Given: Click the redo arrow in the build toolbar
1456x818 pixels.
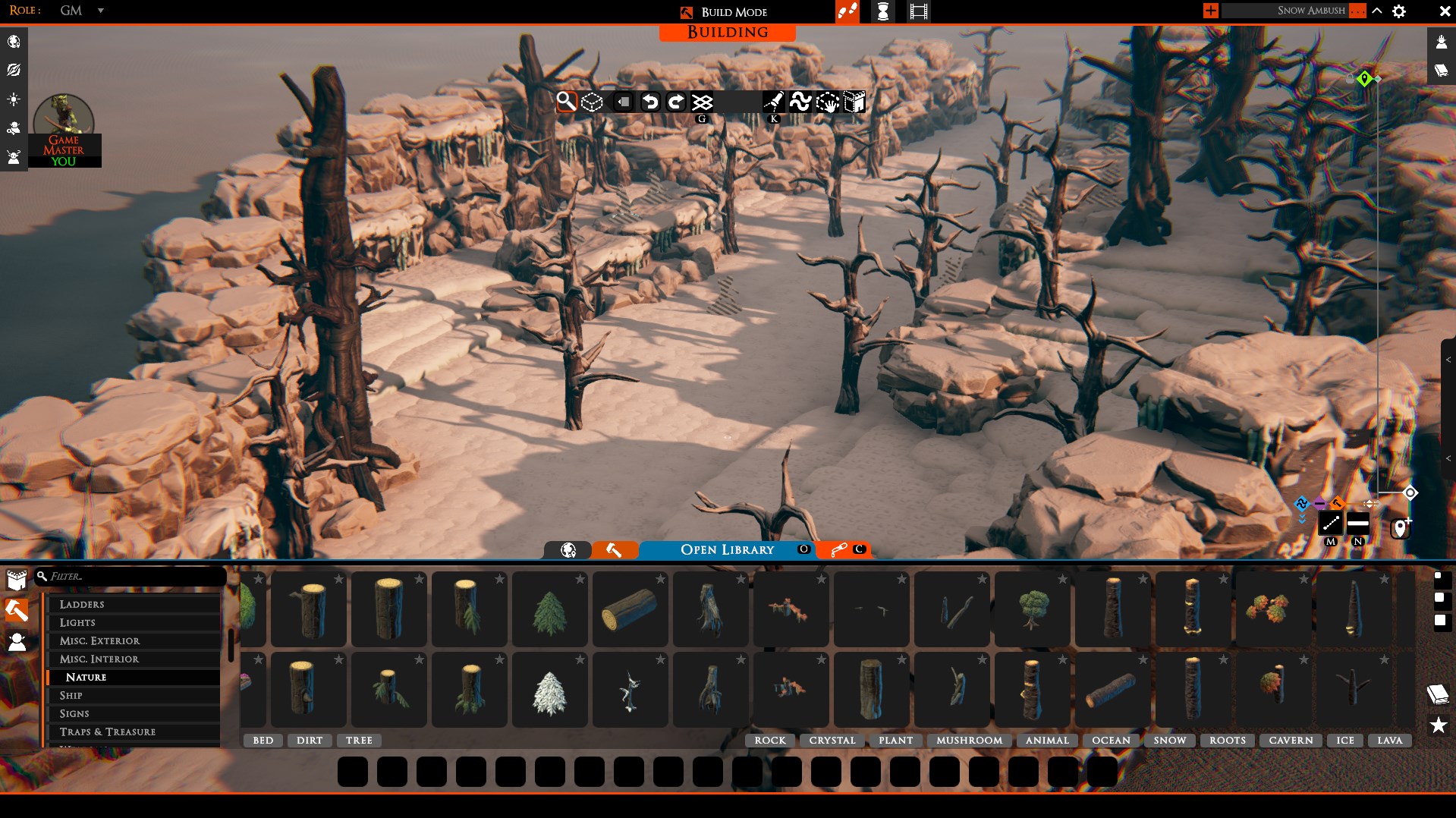Looking at the screenshot, I should (676, 102).
